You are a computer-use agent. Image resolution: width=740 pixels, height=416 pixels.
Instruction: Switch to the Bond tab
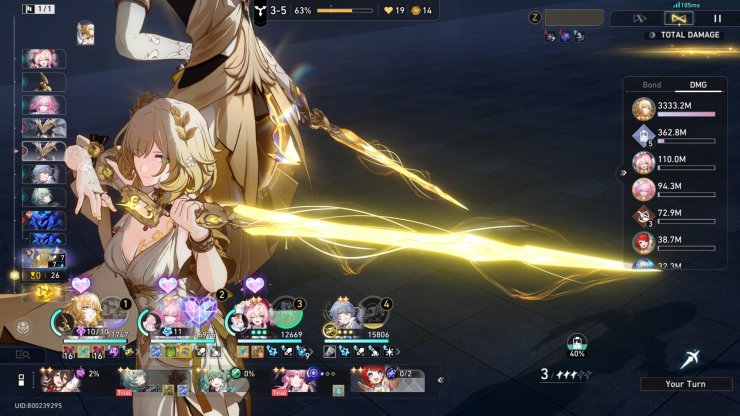(652, 85)
